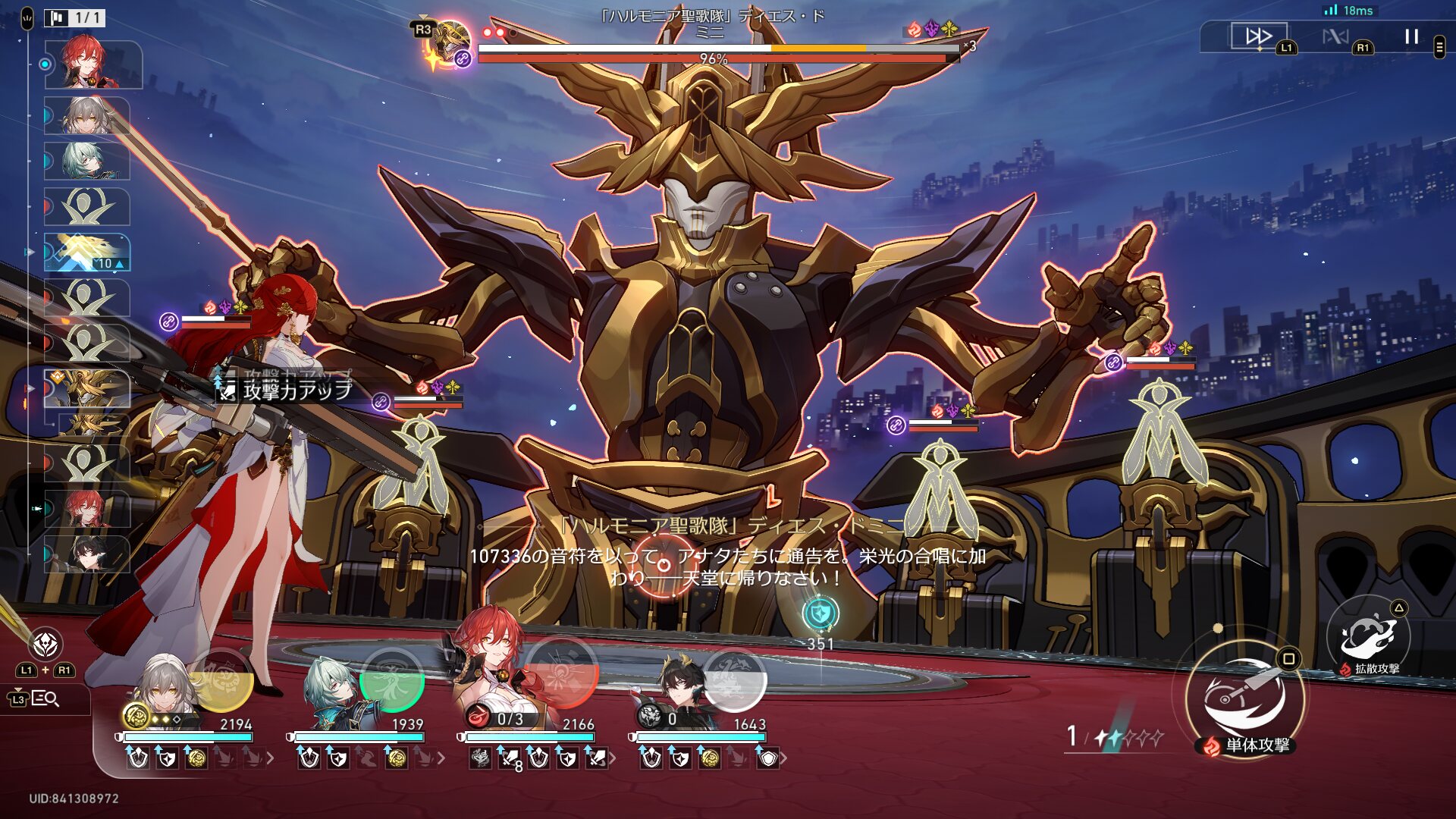Viewport: 1456px width, 819px height.
Task: Select the 拡散攻撃 skill
Action: click(x=1368, y=635)
